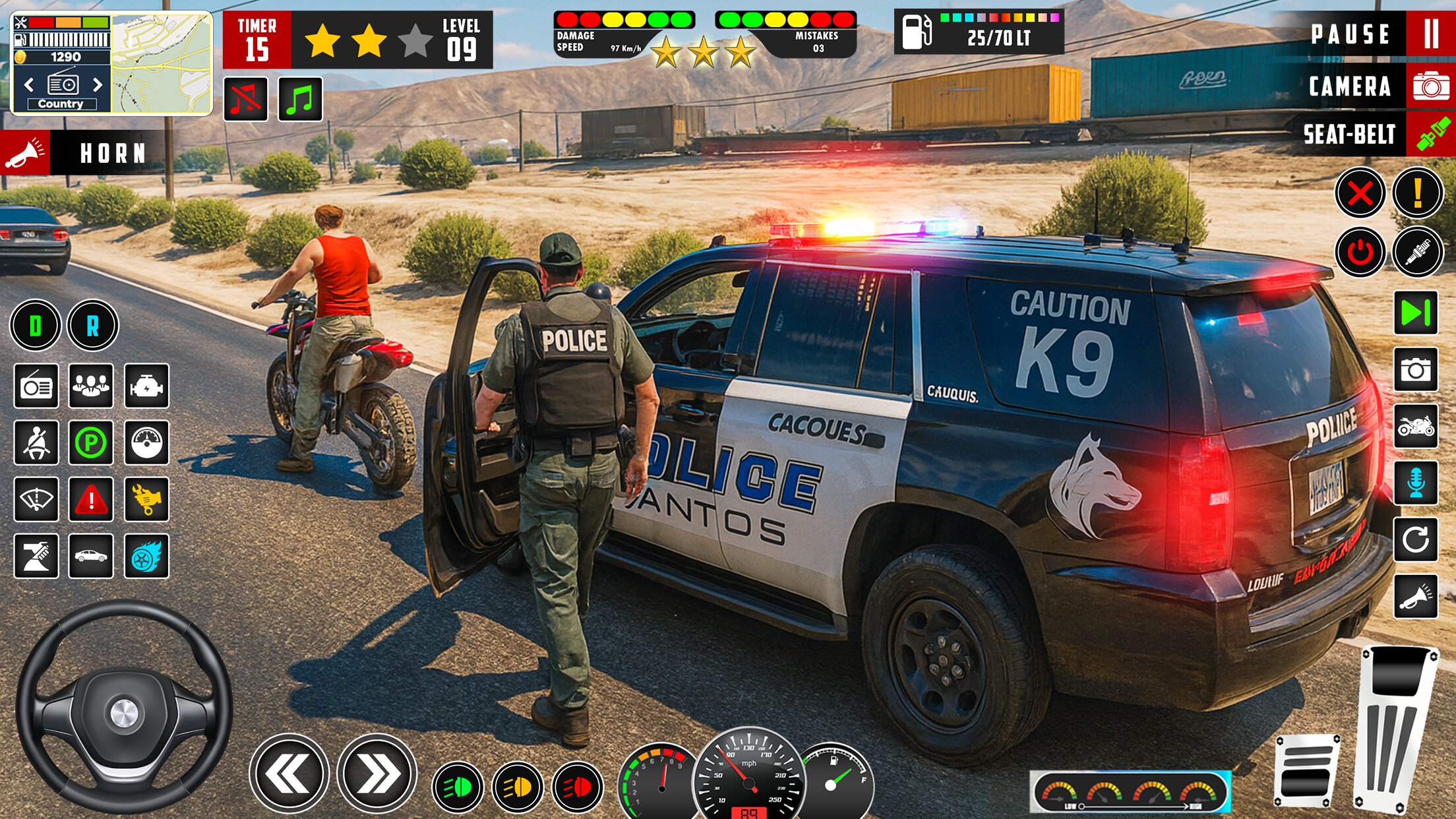Switch to next radio station arrow

point(98,85)
